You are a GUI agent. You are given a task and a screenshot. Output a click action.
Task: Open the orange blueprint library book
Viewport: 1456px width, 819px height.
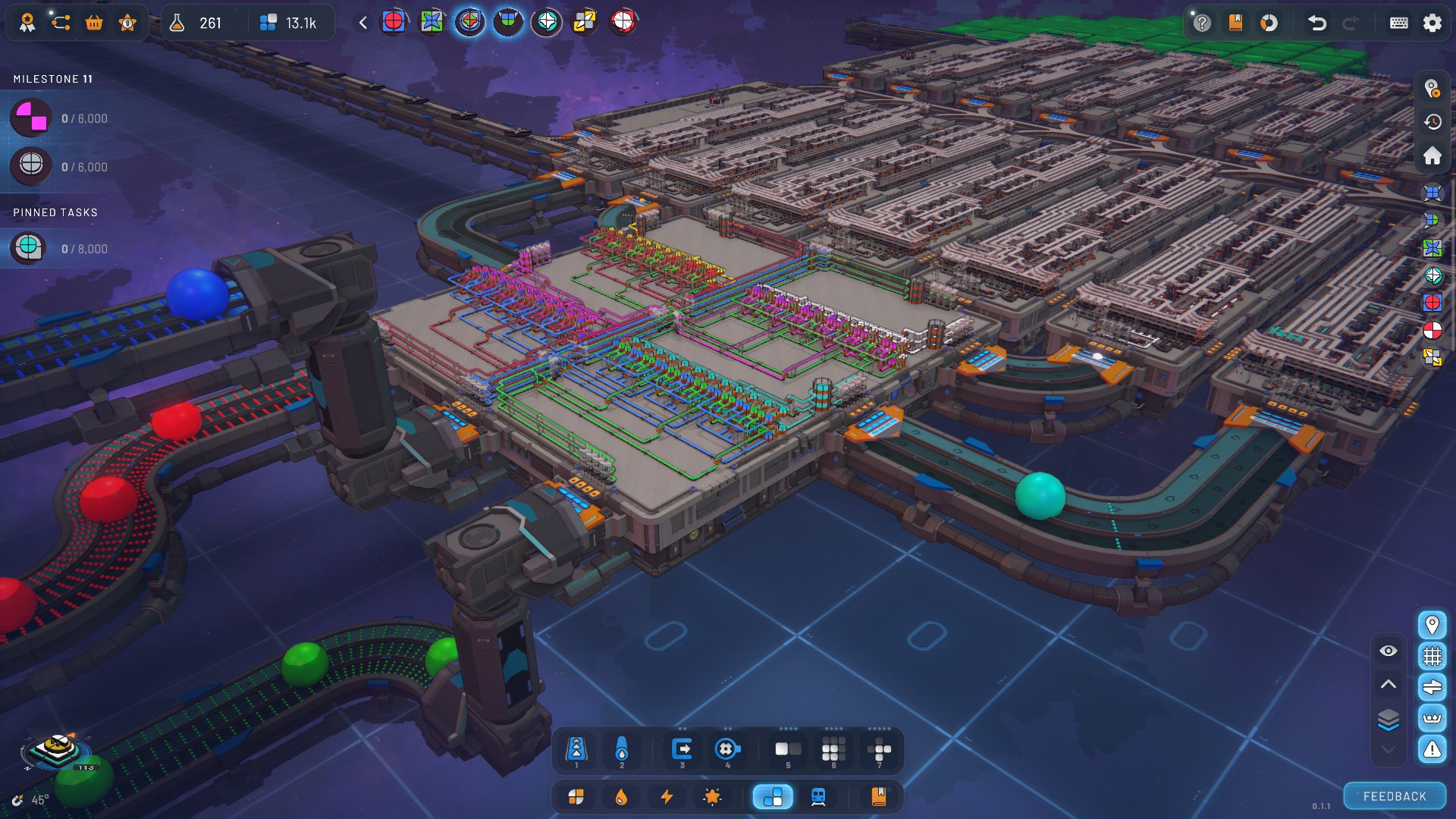[x=878, y=796]
